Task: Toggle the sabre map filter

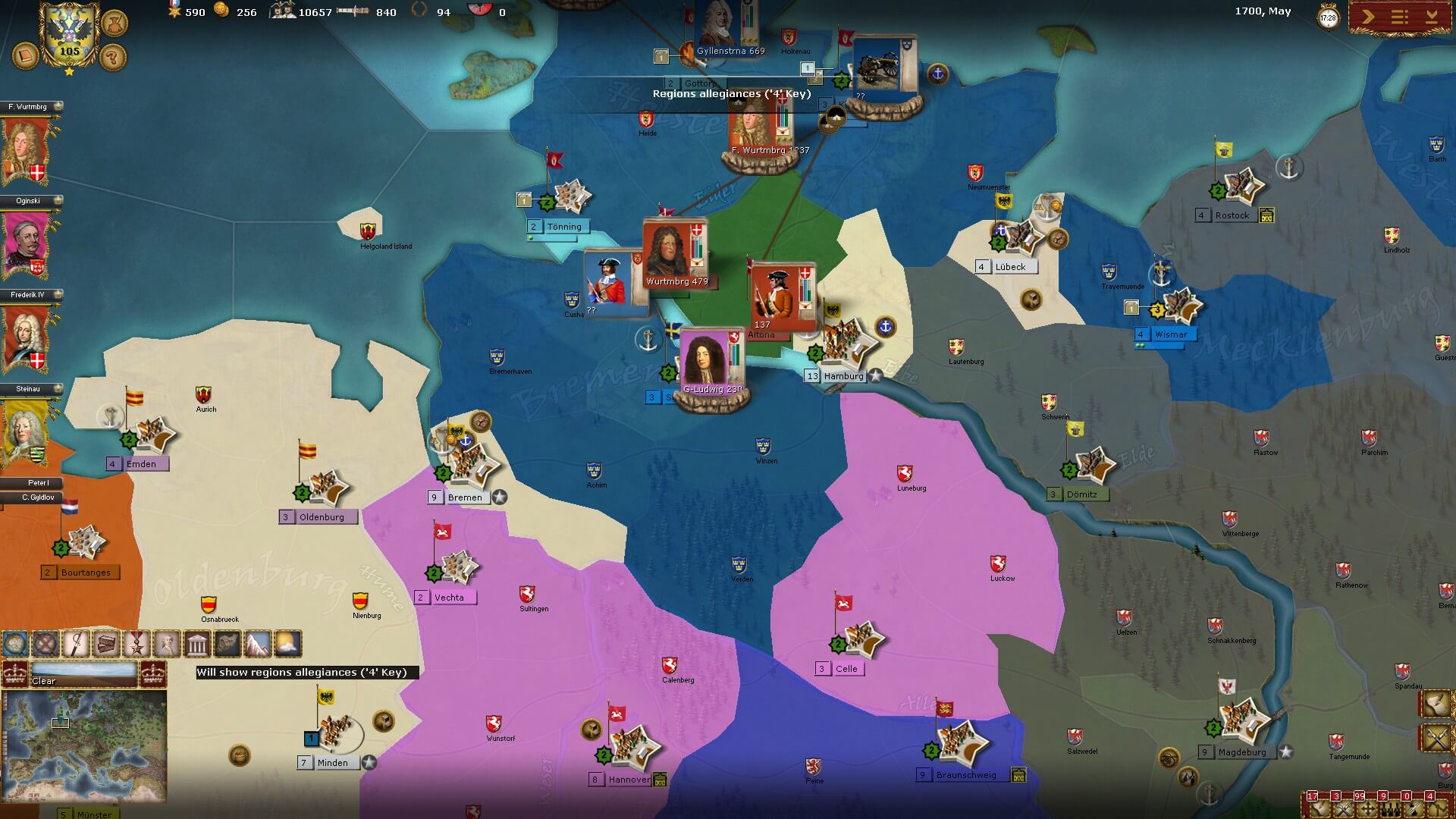Action: pyautogui.click(x=76, y=644)
